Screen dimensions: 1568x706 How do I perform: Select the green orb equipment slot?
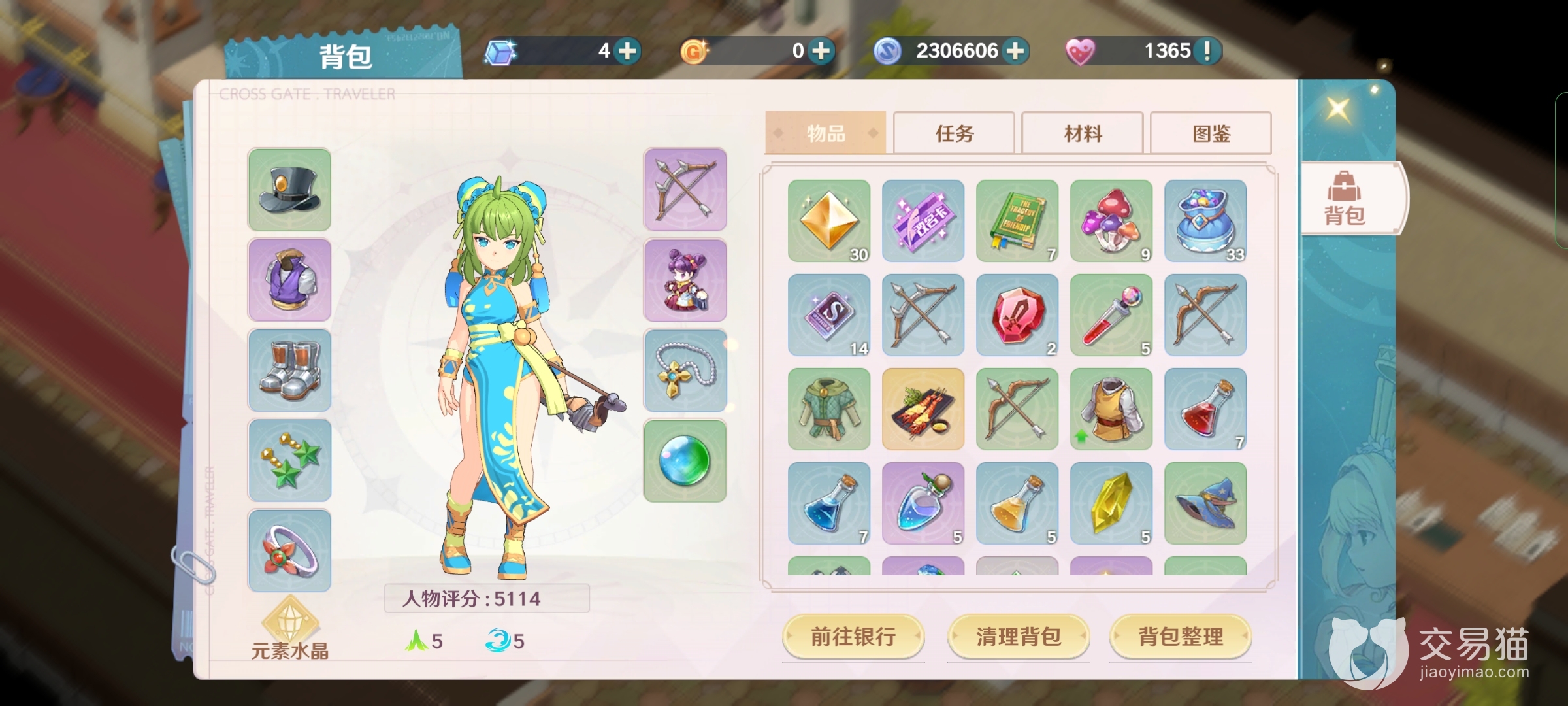pos(685,460)
